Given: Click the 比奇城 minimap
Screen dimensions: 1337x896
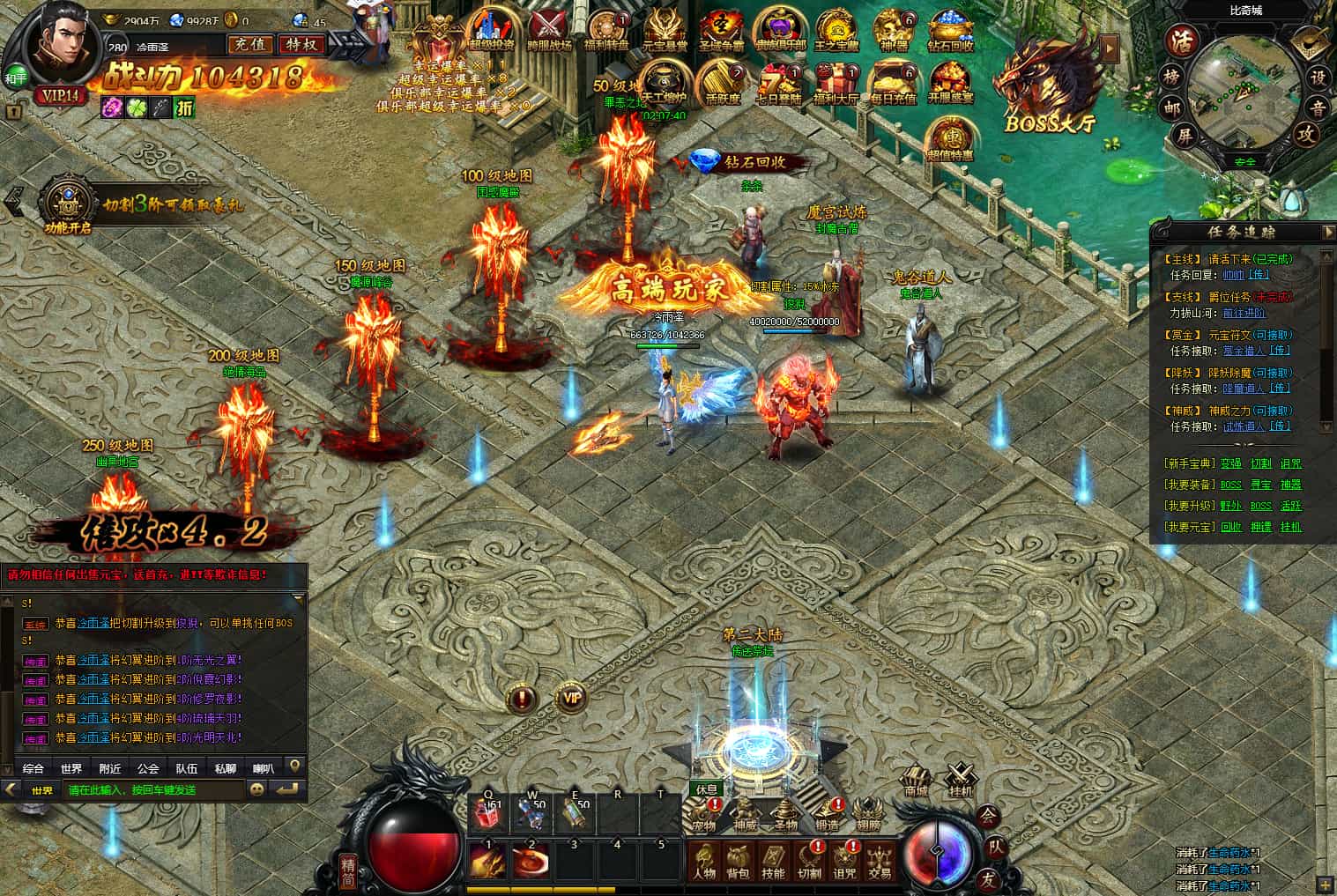Looking at the screenshot, I should click(x=1244, y=88).
